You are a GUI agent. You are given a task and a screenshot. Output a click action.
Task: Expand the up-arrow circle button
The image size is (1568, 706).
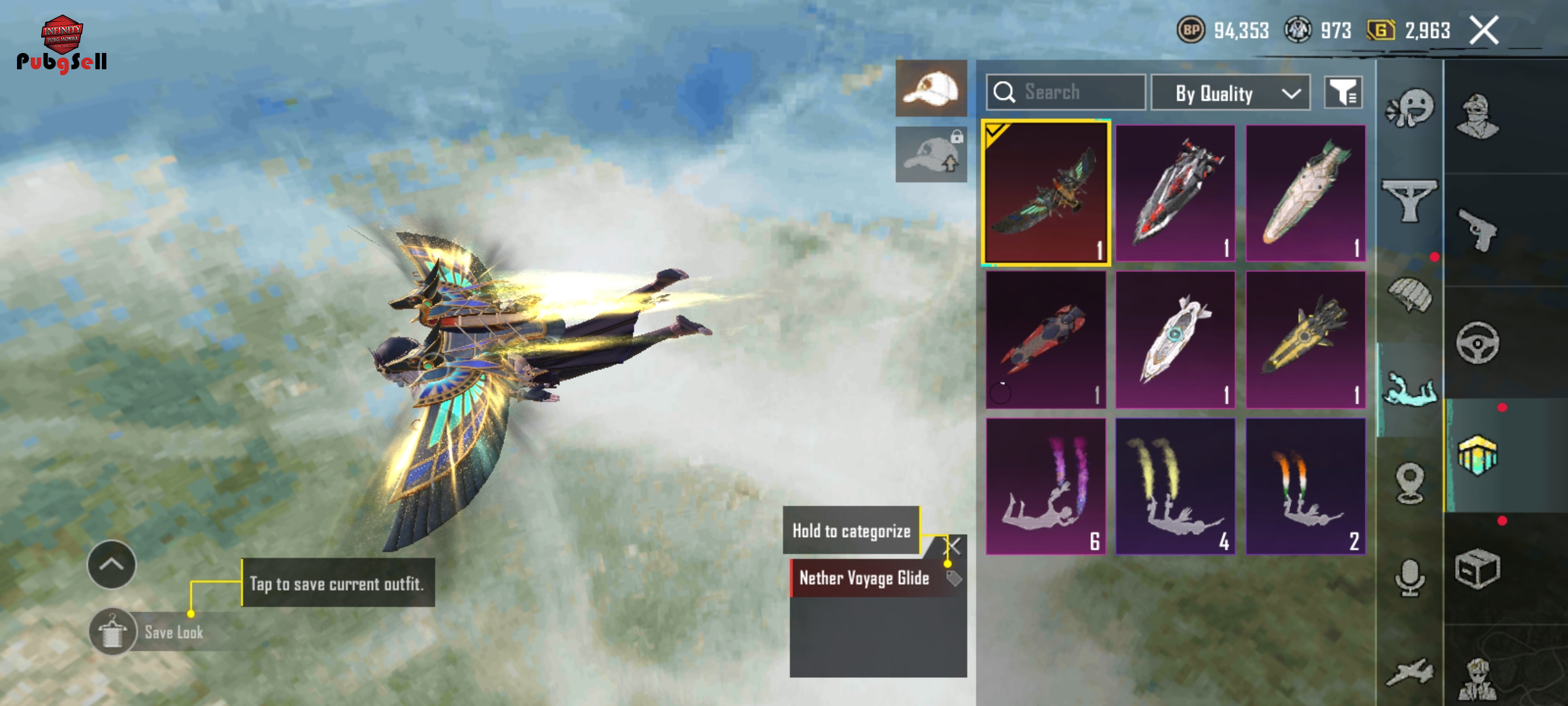point(111,564)
